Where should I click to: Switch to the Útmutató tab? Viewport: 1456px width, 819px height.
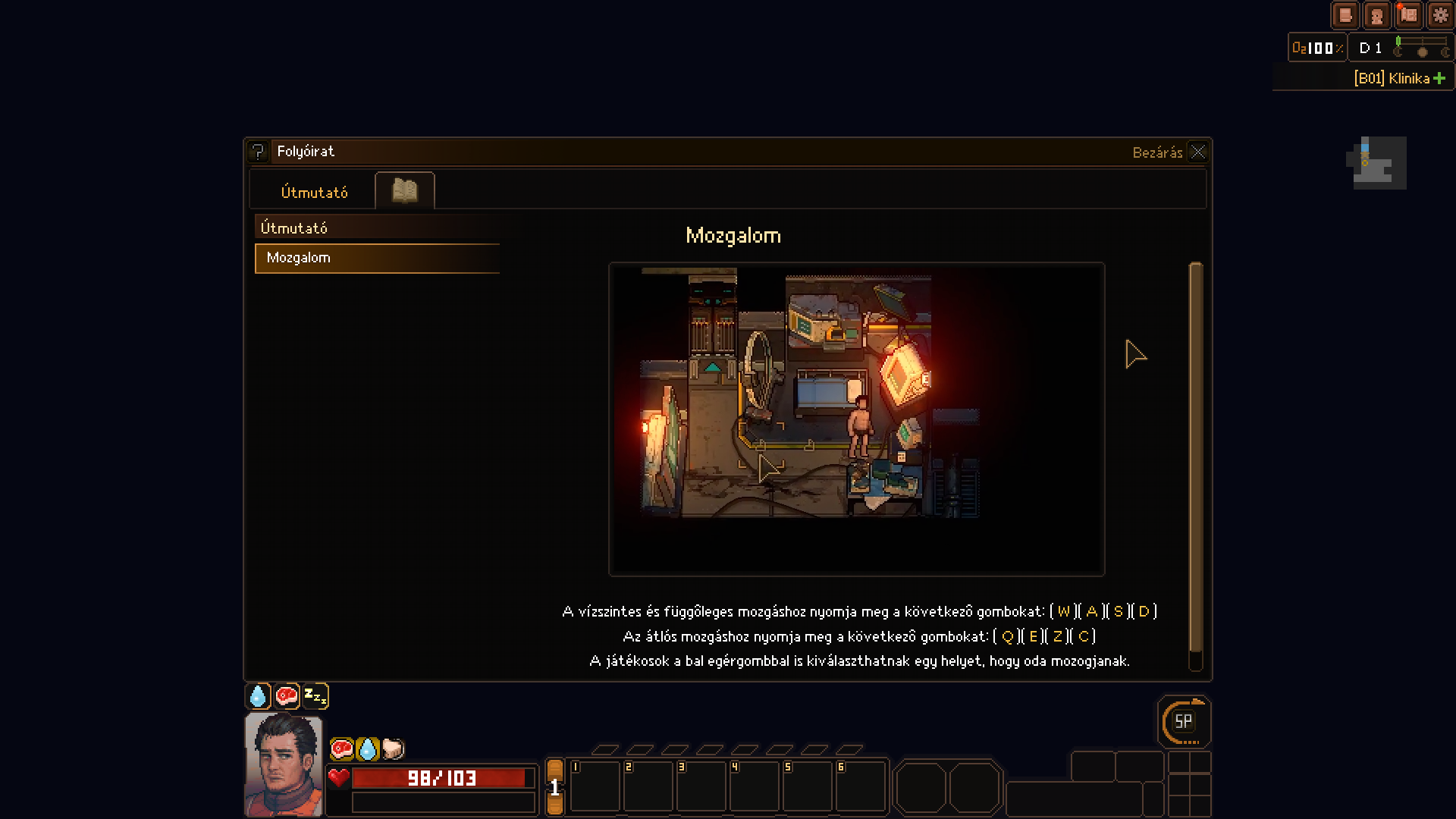(314, 193)
